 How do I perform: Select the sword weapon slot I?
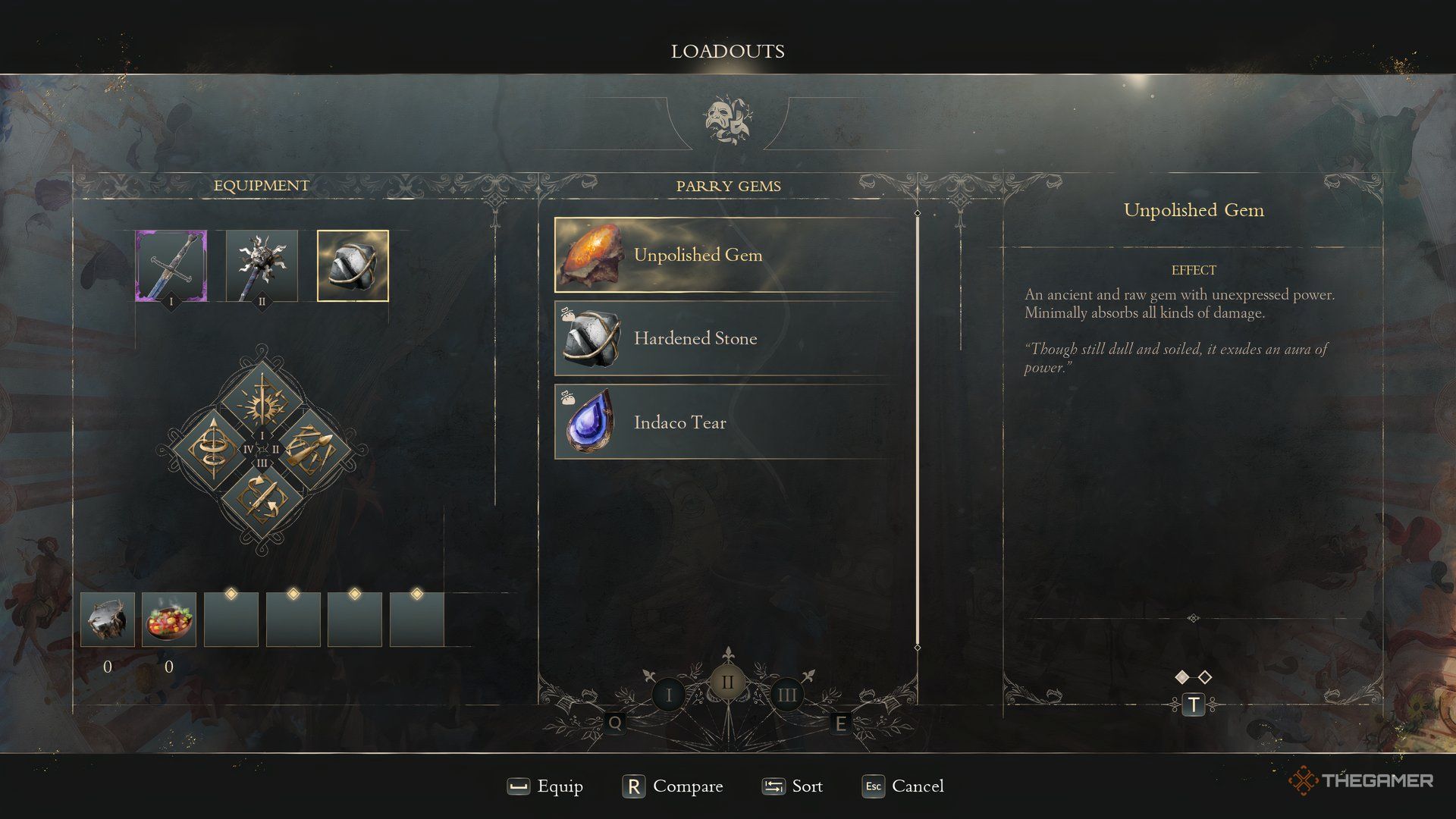coord(171,266)
